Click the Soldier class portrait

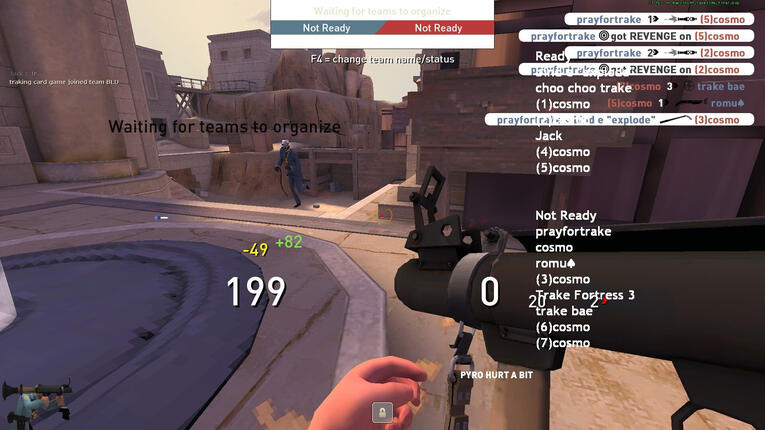tap(38, 402)
